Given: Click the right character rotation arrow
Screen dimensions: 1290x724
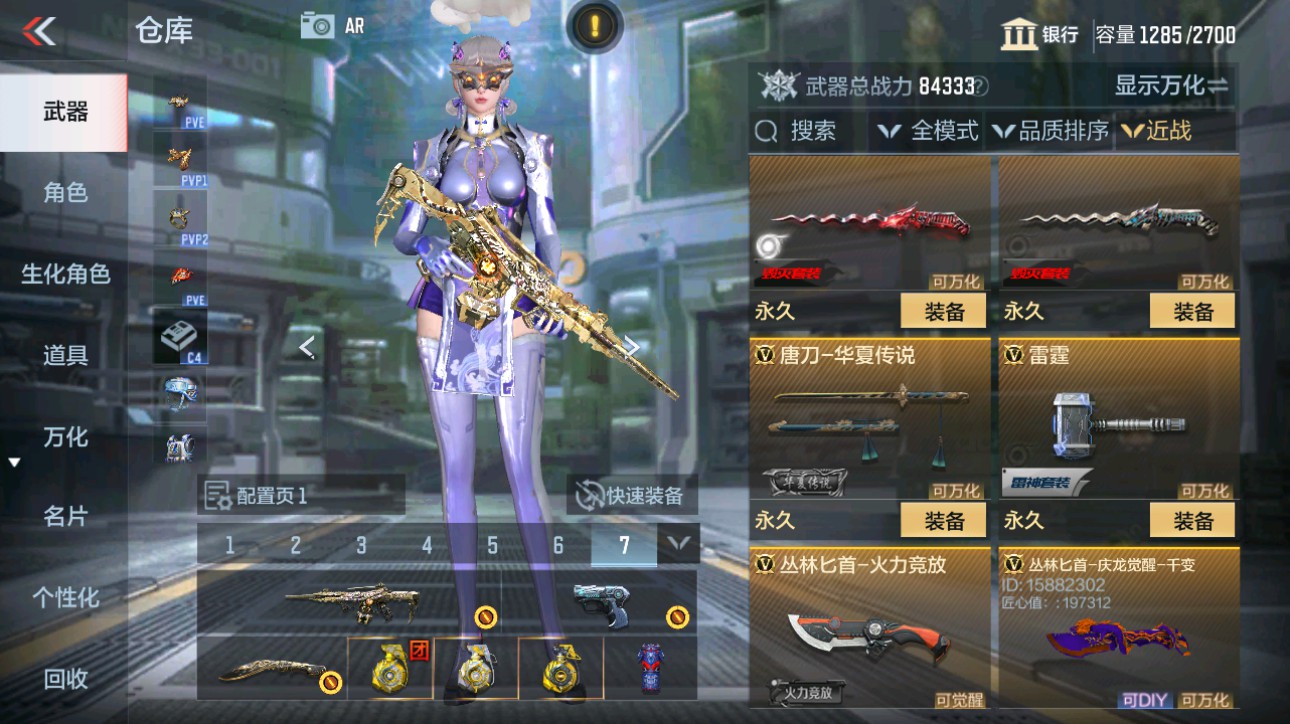Looking at the screenshot, I should (633, 348).
